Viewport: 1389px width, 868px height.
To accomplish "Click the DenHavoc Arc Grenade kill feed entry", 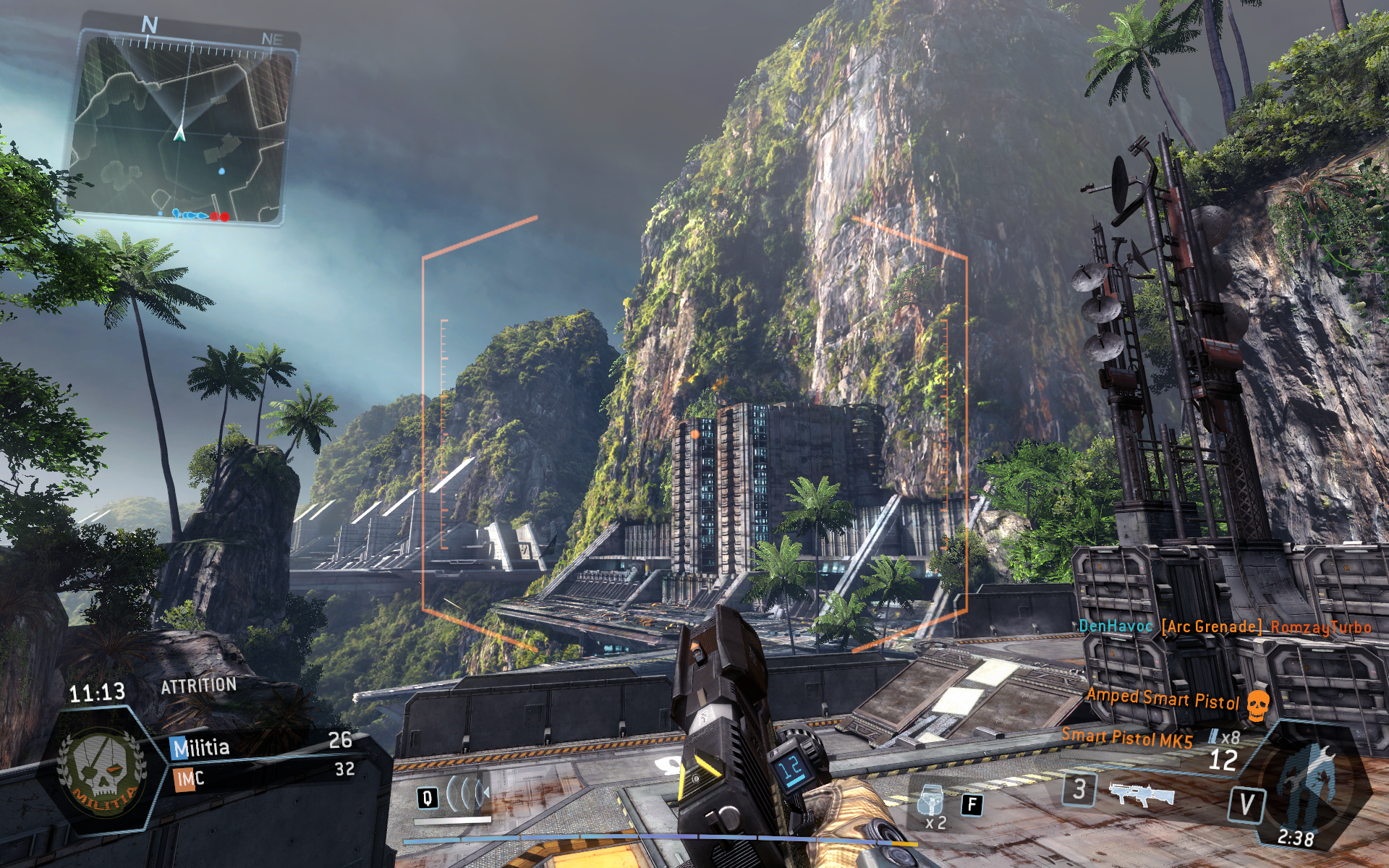I will [x=1224, y=626].
